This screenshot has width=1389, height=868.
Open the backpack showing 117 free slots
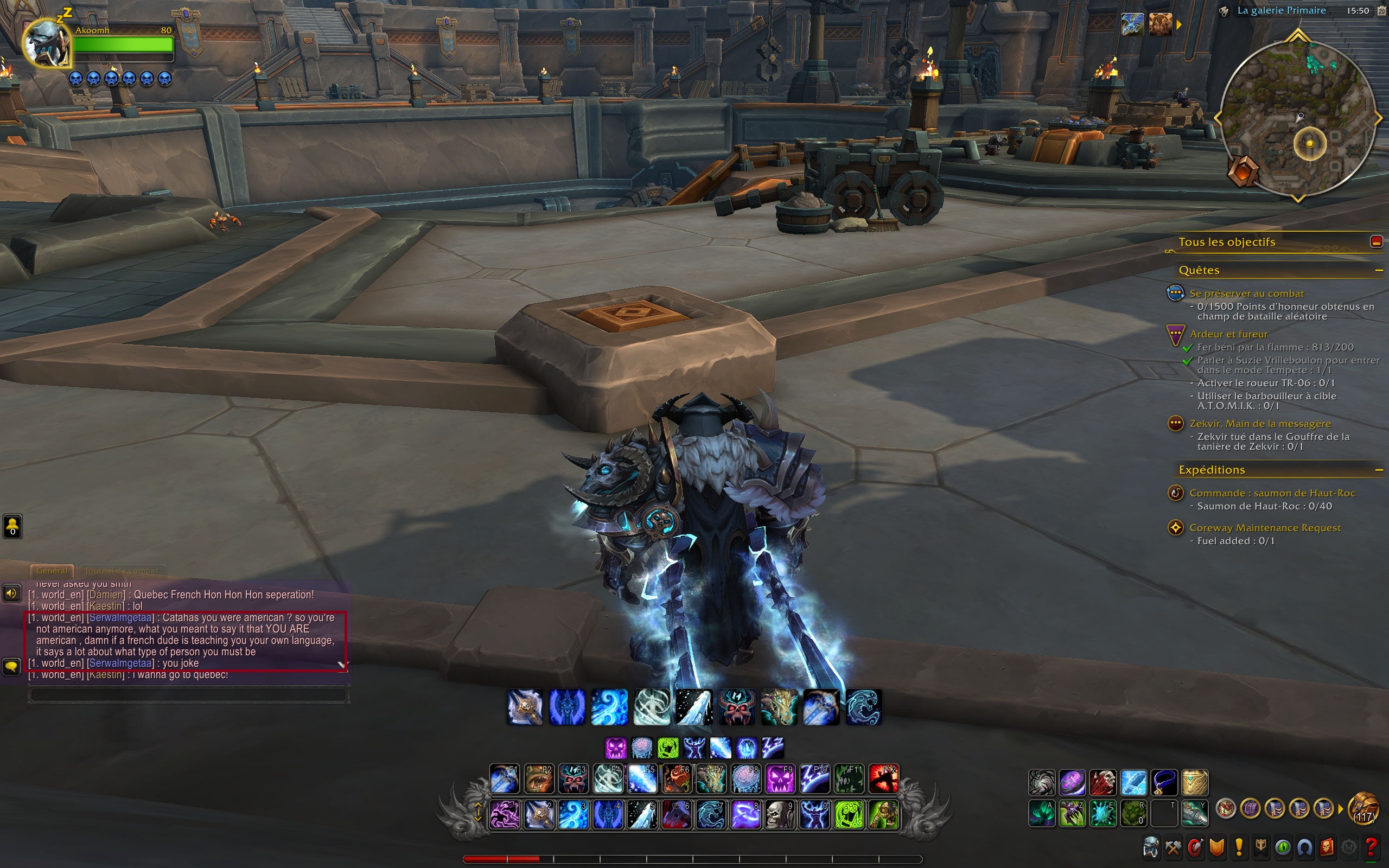[x=1363, y=809]
